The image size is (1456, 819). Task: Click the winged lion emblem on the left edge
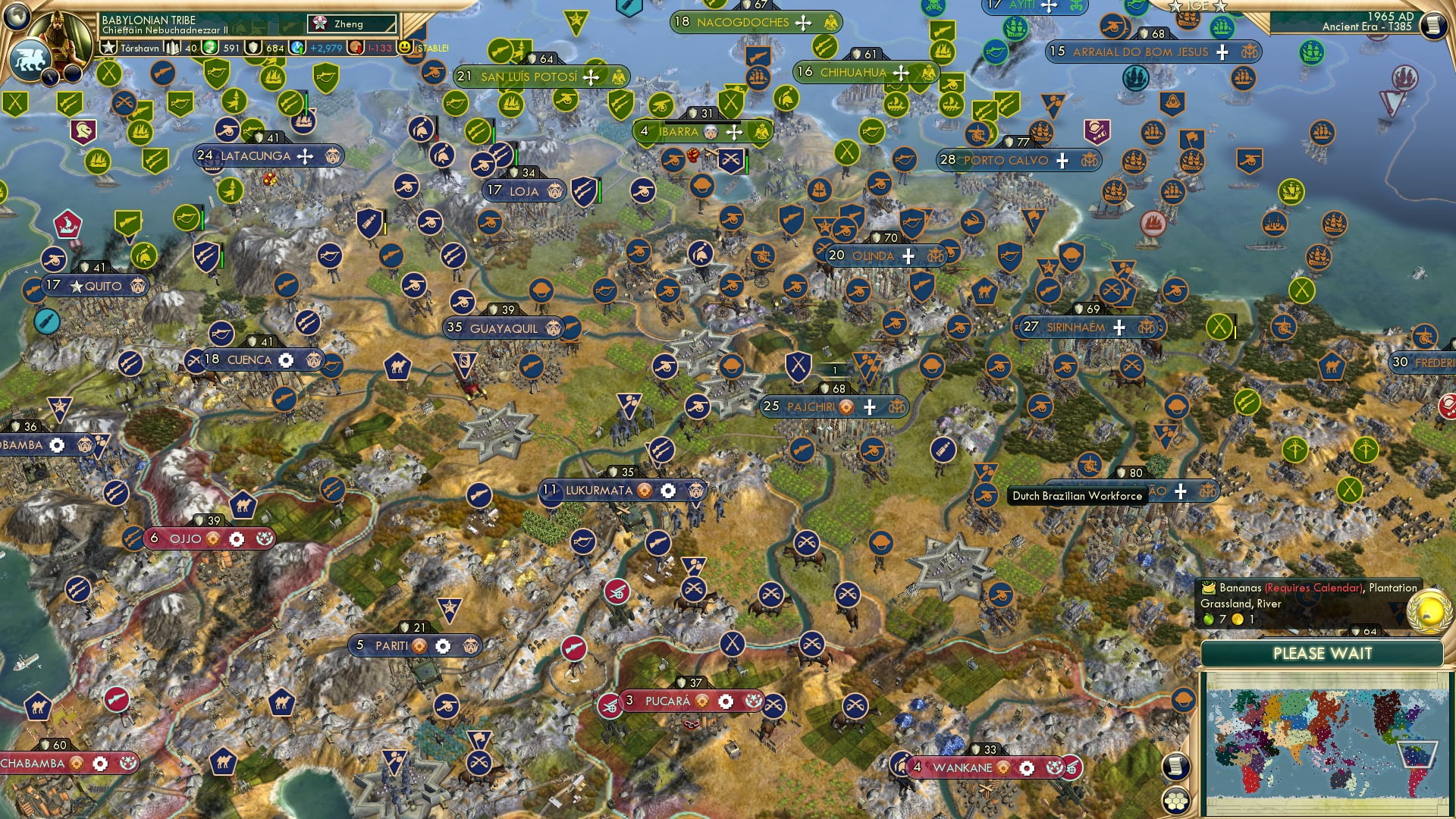pyautogui.click(x=30, y=60)
